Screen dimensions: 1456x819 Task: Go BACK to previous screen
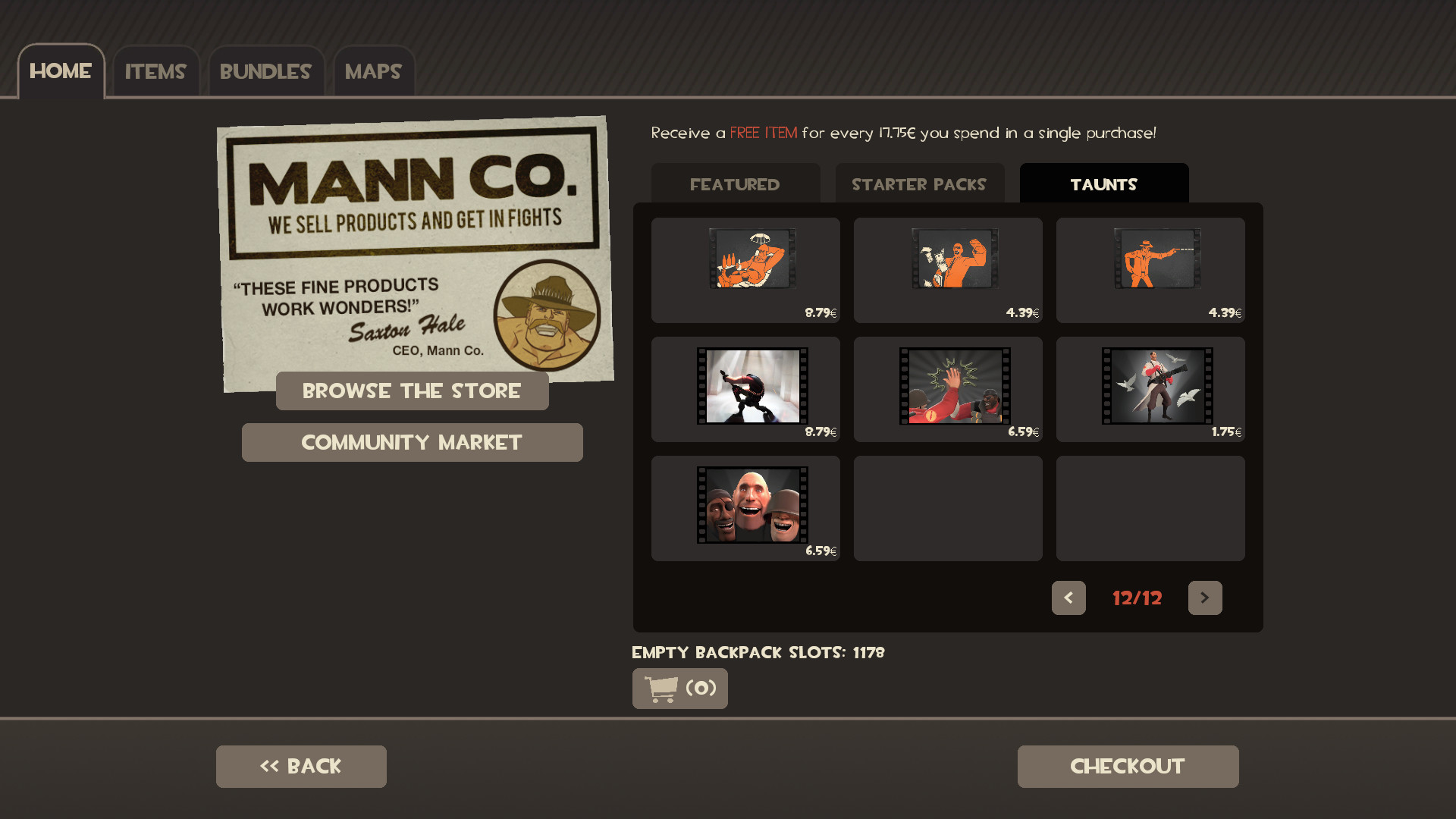(300, 766)
